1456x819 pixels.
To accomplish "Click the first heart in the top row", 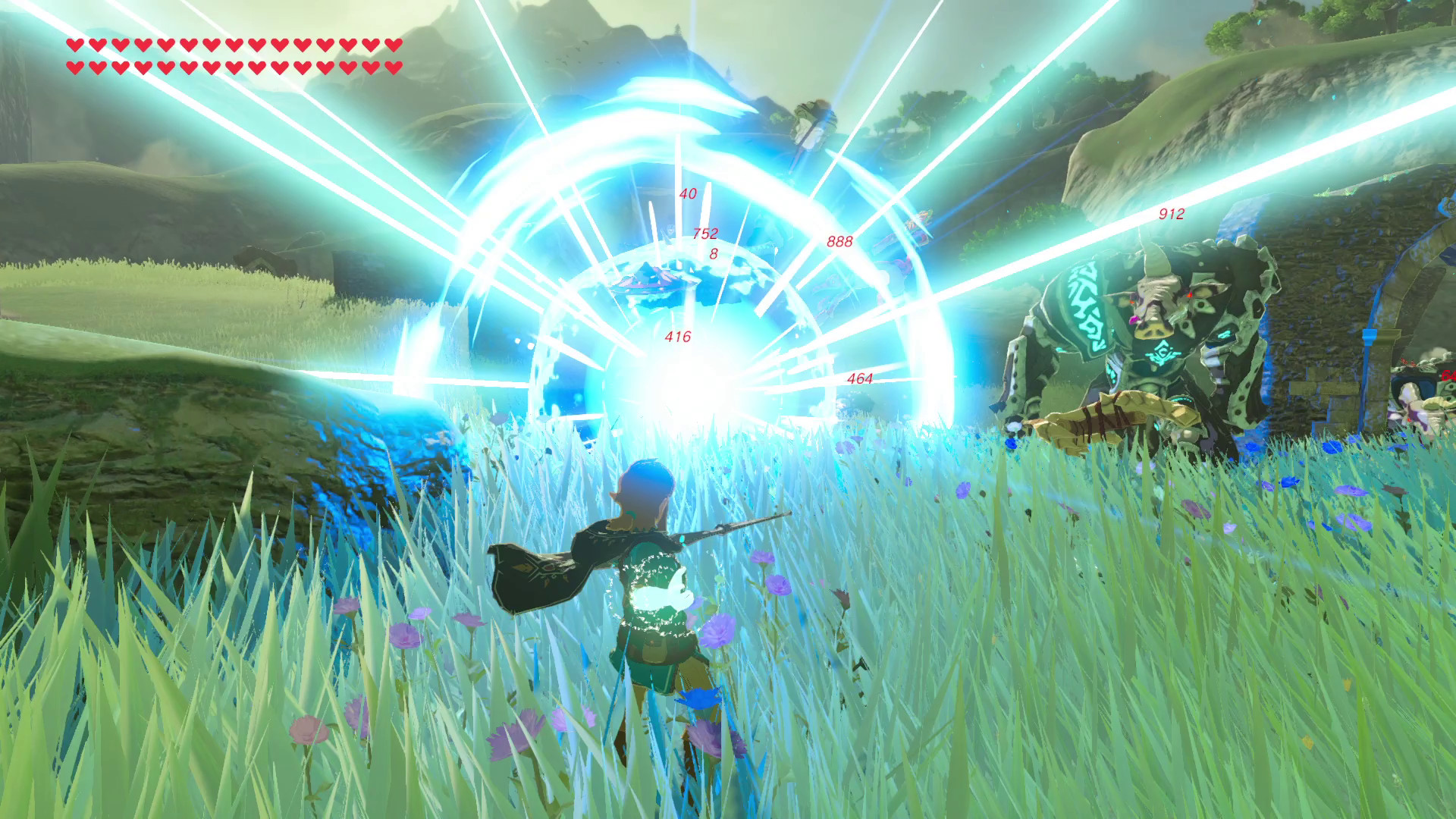I will [x=74, y=45].
